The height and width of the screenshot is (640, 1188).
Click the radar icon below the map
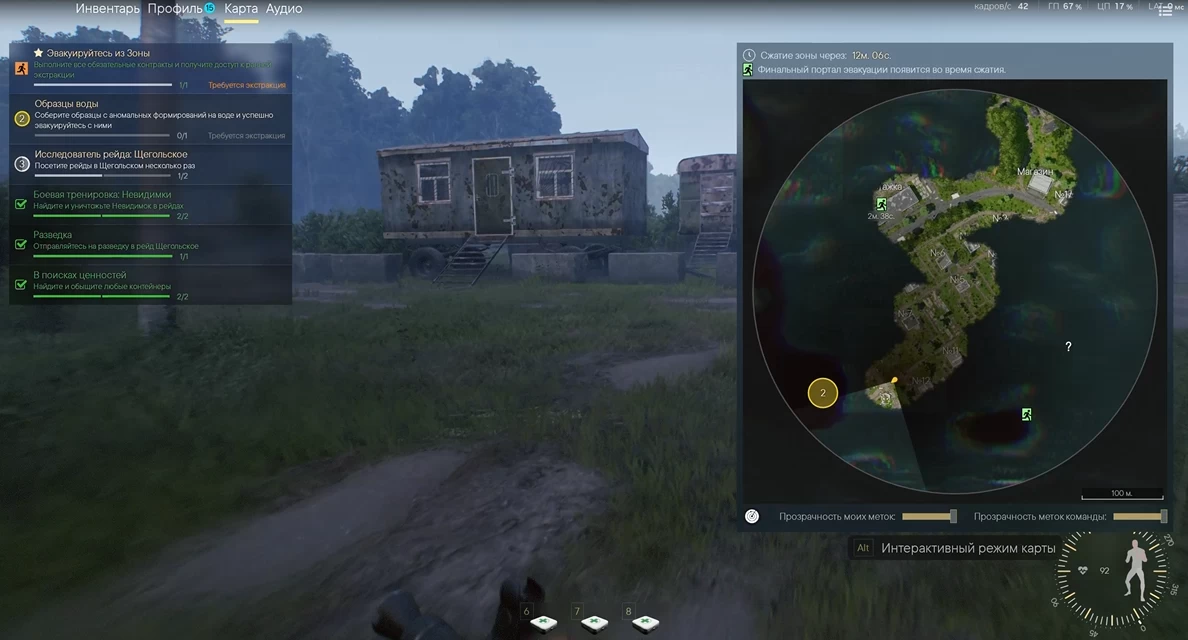tap(752, 517)
